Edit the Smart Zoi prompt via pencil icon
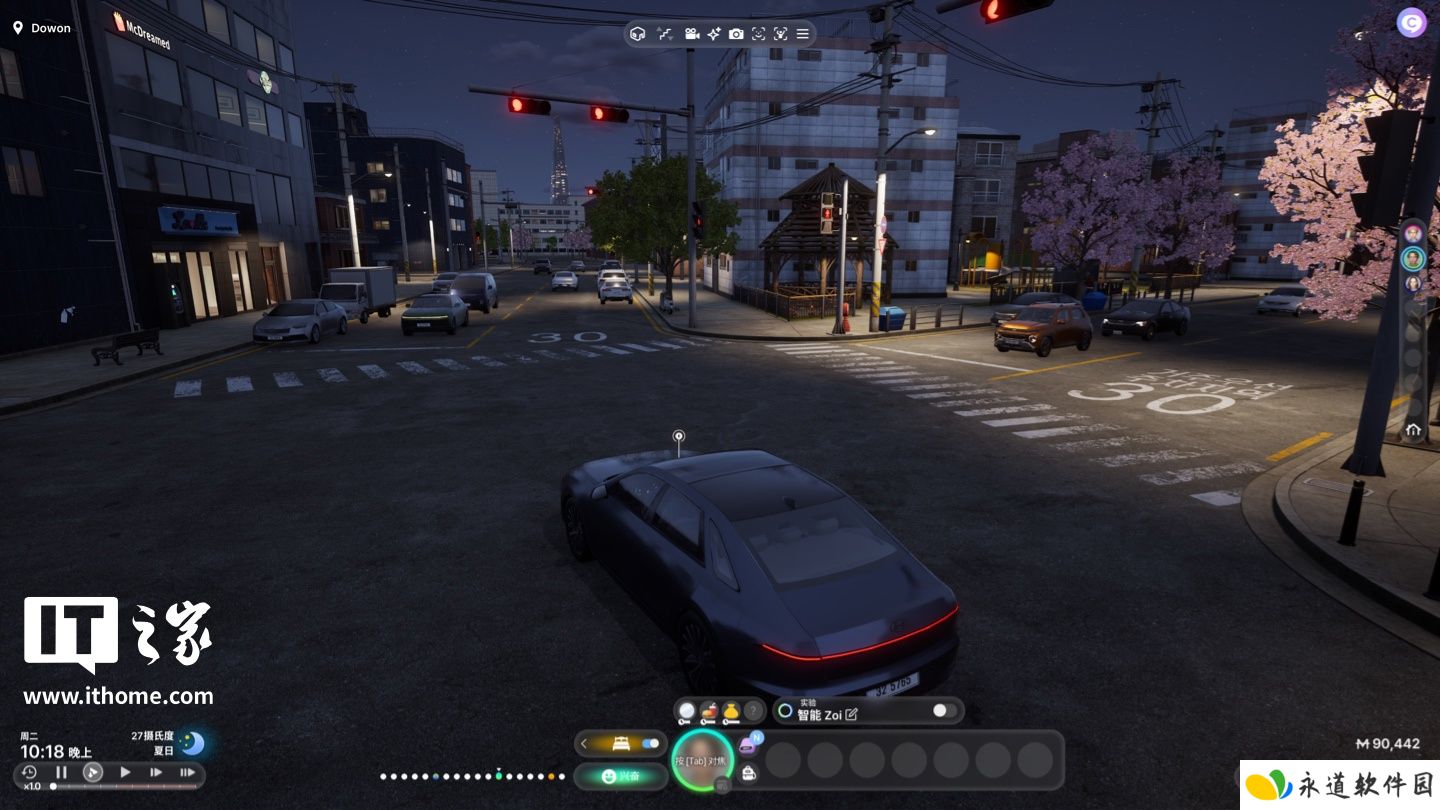This screenshot has height=810, width=1440. coord(851,715)
